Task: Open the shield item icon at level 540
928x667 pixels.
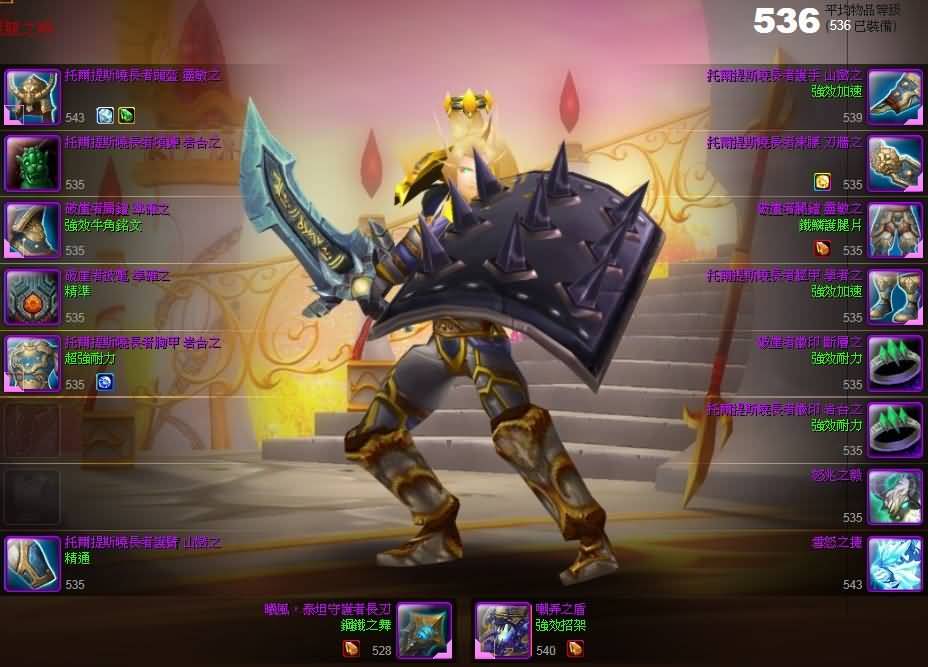Action: (503, 630)
